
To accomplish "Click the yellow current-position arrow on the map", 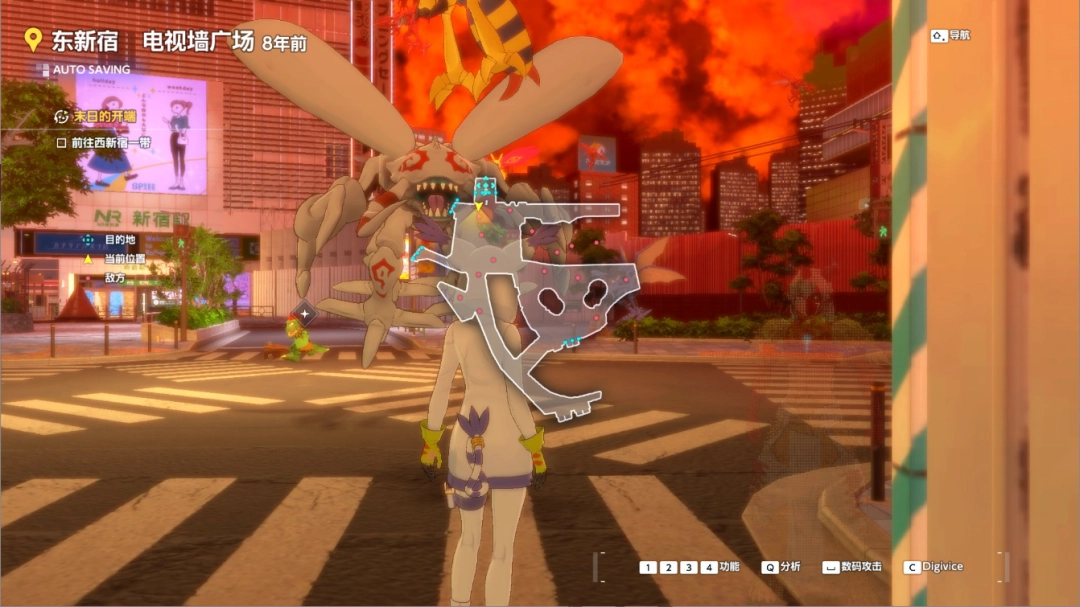I will pyautogui.click(x=479, y=206).
